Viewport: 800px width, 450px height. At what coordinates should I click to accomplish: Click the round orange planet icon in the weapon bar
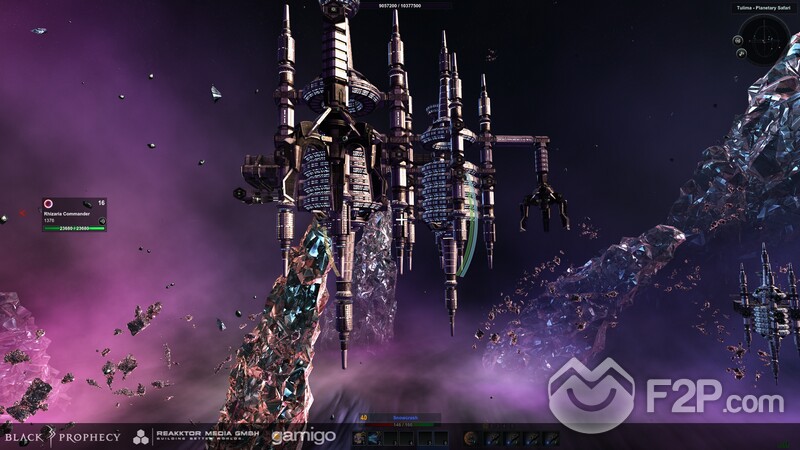coord(467,437)
